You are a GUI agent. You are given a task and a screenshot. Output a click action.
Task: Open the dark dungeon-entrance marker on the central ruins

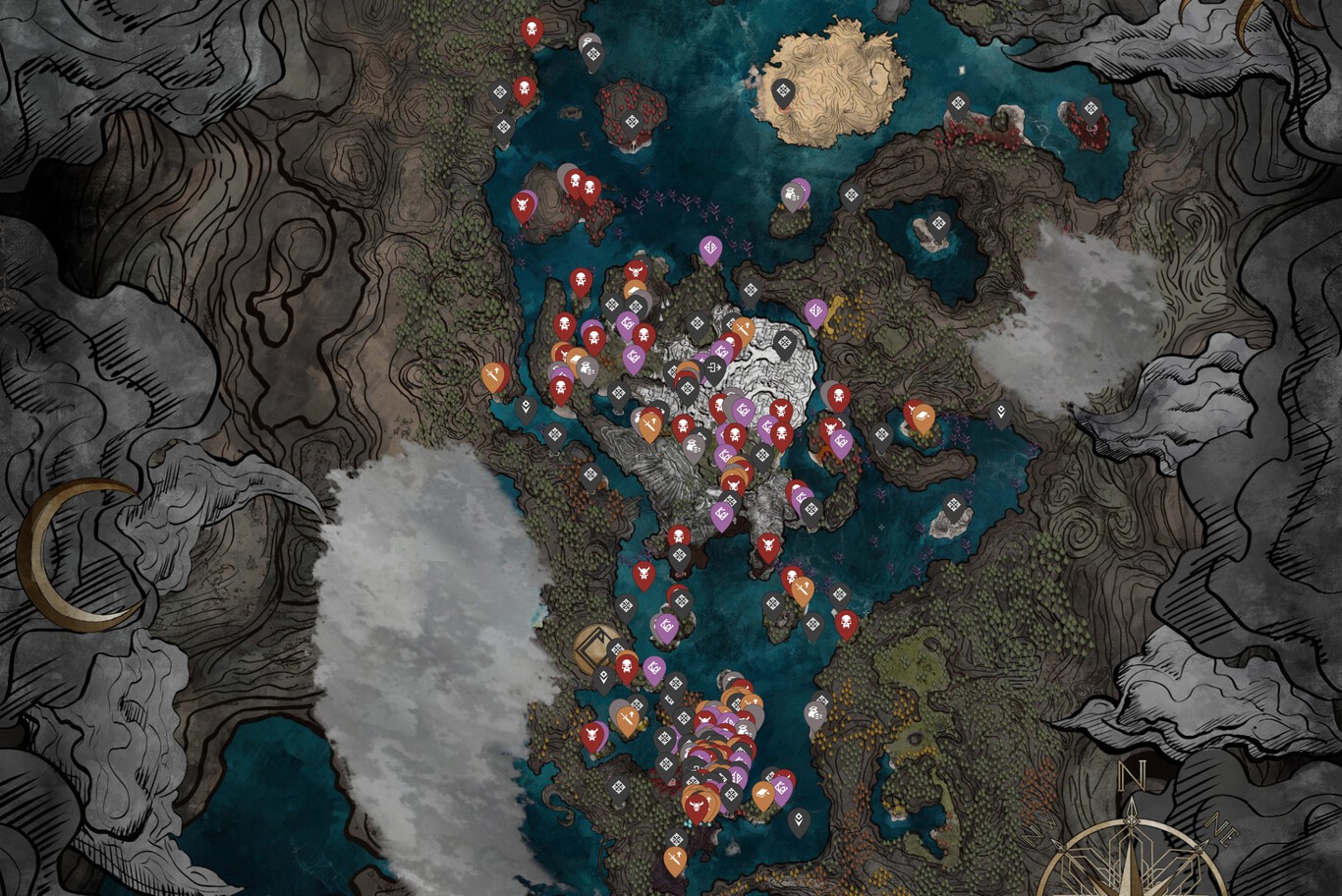click(714, 366)
